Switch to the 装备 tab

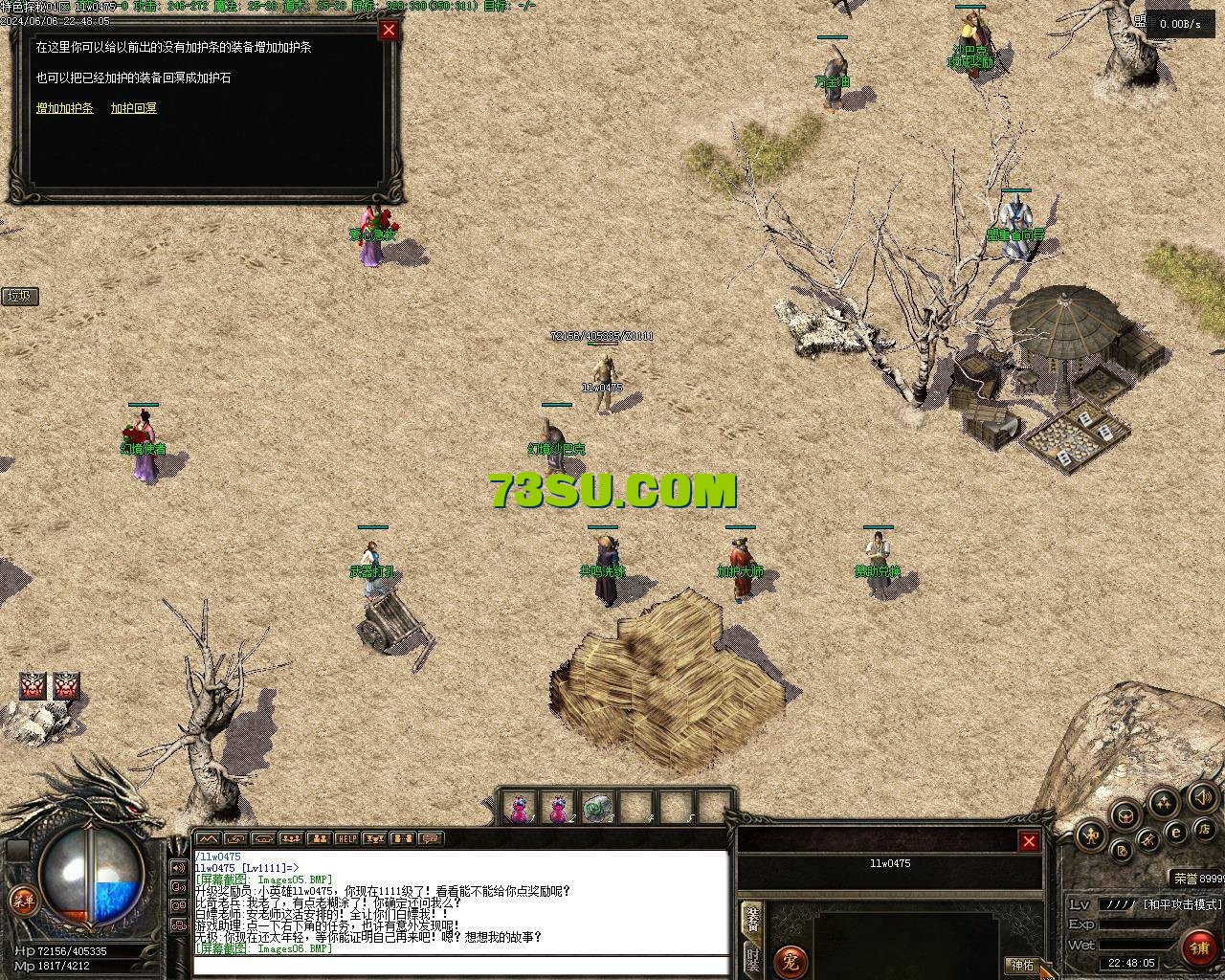pos(753,919)
